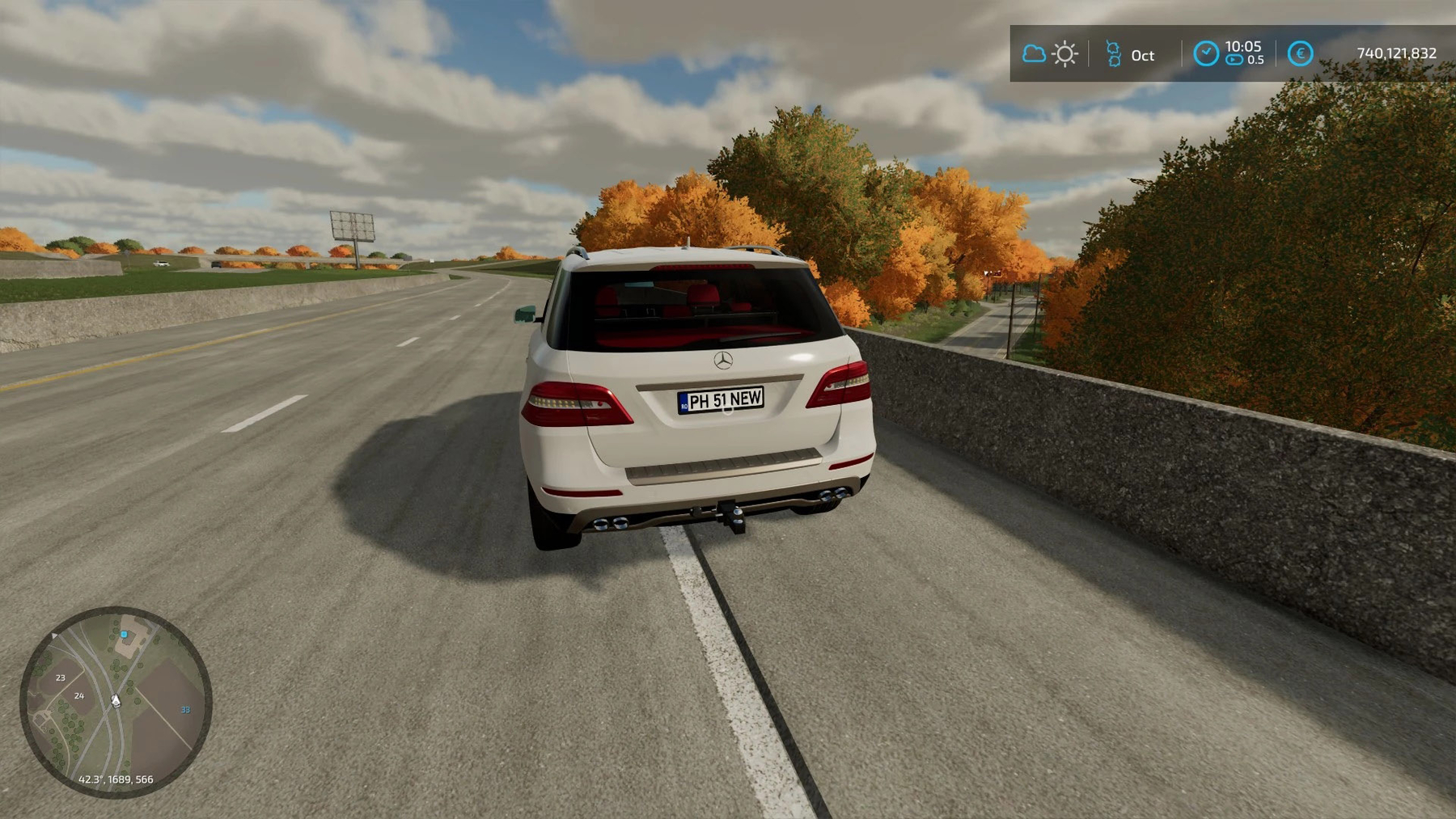Select field 24 marker on the minimap
The image size is (1456, 819).
79,695
